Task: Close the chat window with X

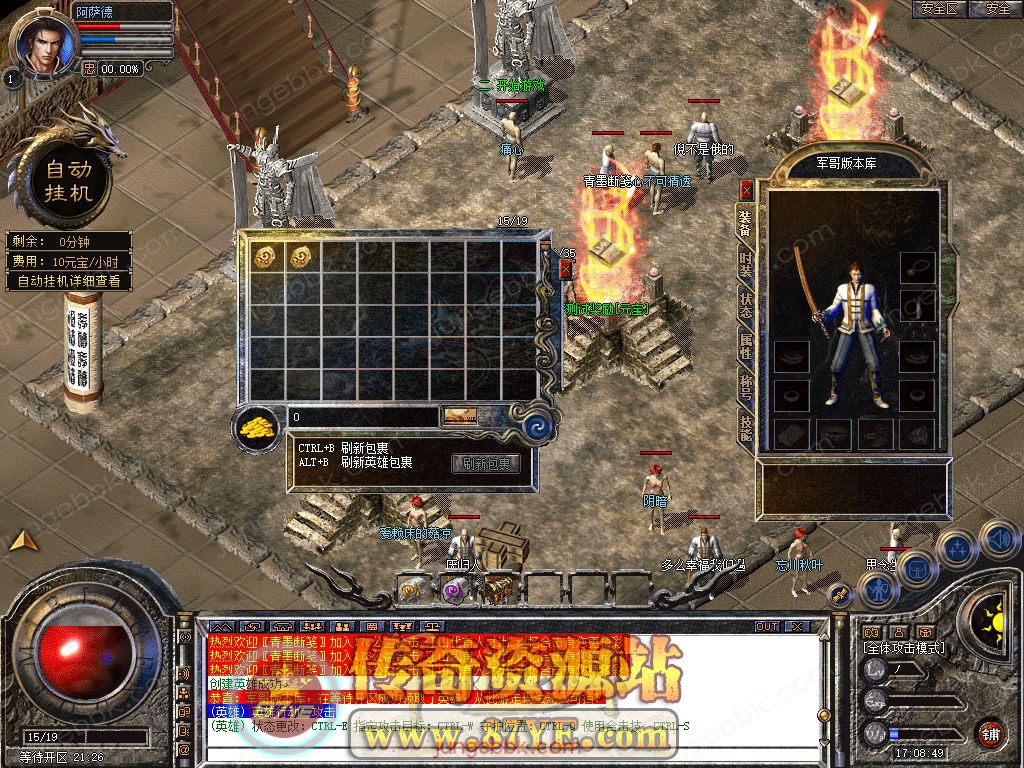Action: (x=797, y=626)
